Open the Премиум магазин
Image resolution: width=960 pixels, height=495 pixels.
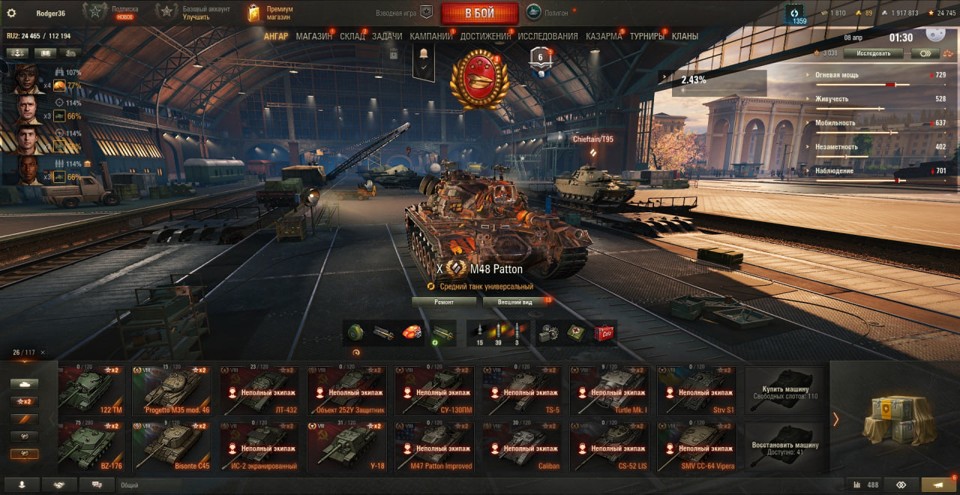pos(270,12)
